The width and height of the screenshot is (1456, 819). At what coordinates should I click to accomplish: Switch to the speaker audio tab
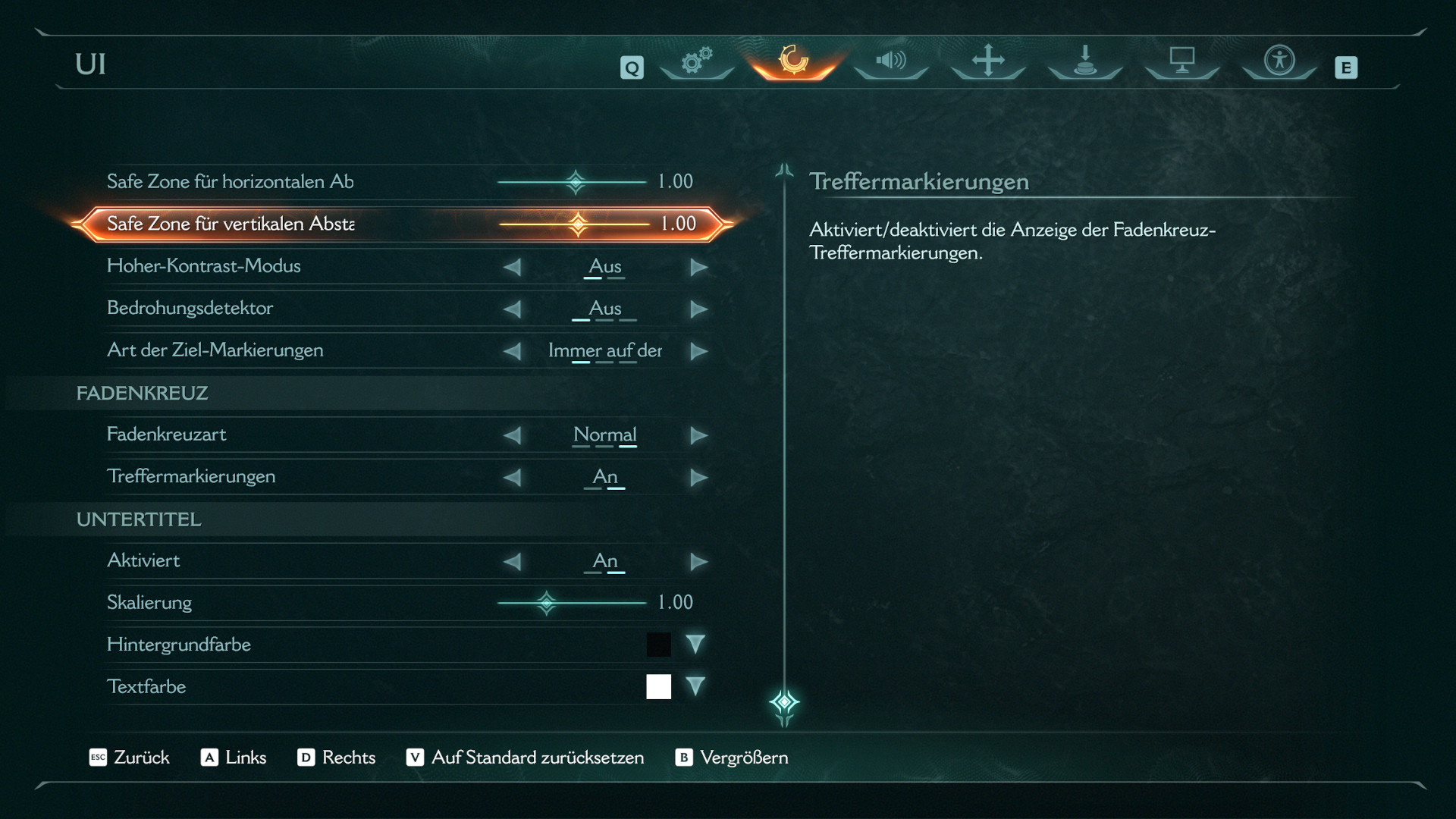(x=891, y=61)
